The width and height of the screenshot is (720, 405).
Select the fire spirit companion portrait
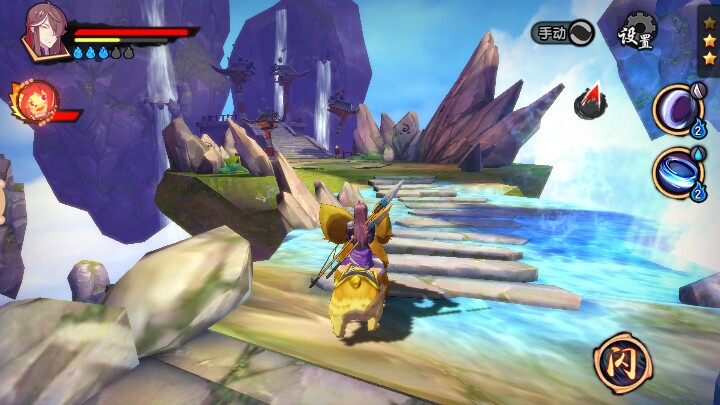point(35,102)
